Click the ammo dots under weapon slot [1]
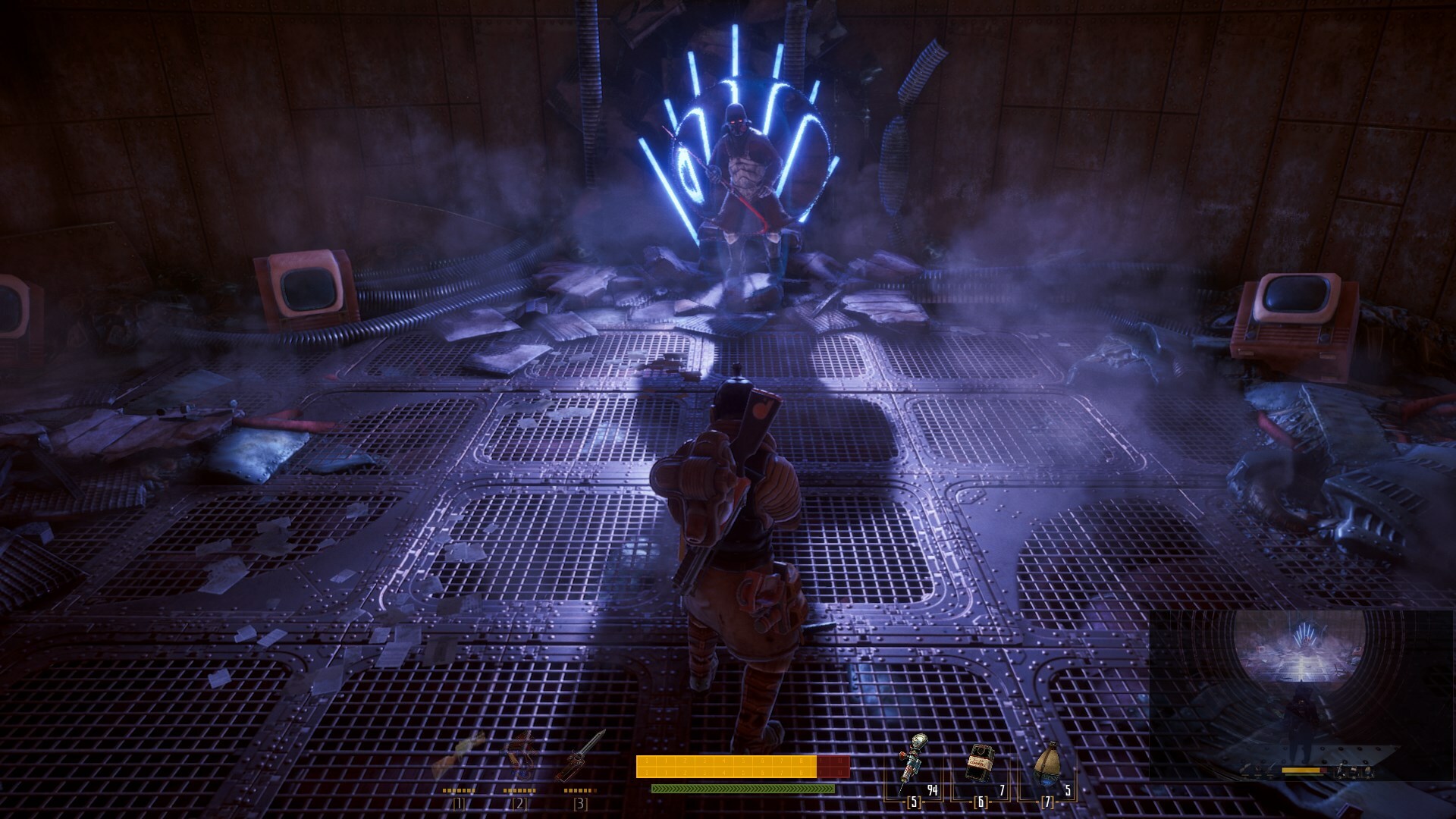The image size is (1456, 819). [459, 791]
